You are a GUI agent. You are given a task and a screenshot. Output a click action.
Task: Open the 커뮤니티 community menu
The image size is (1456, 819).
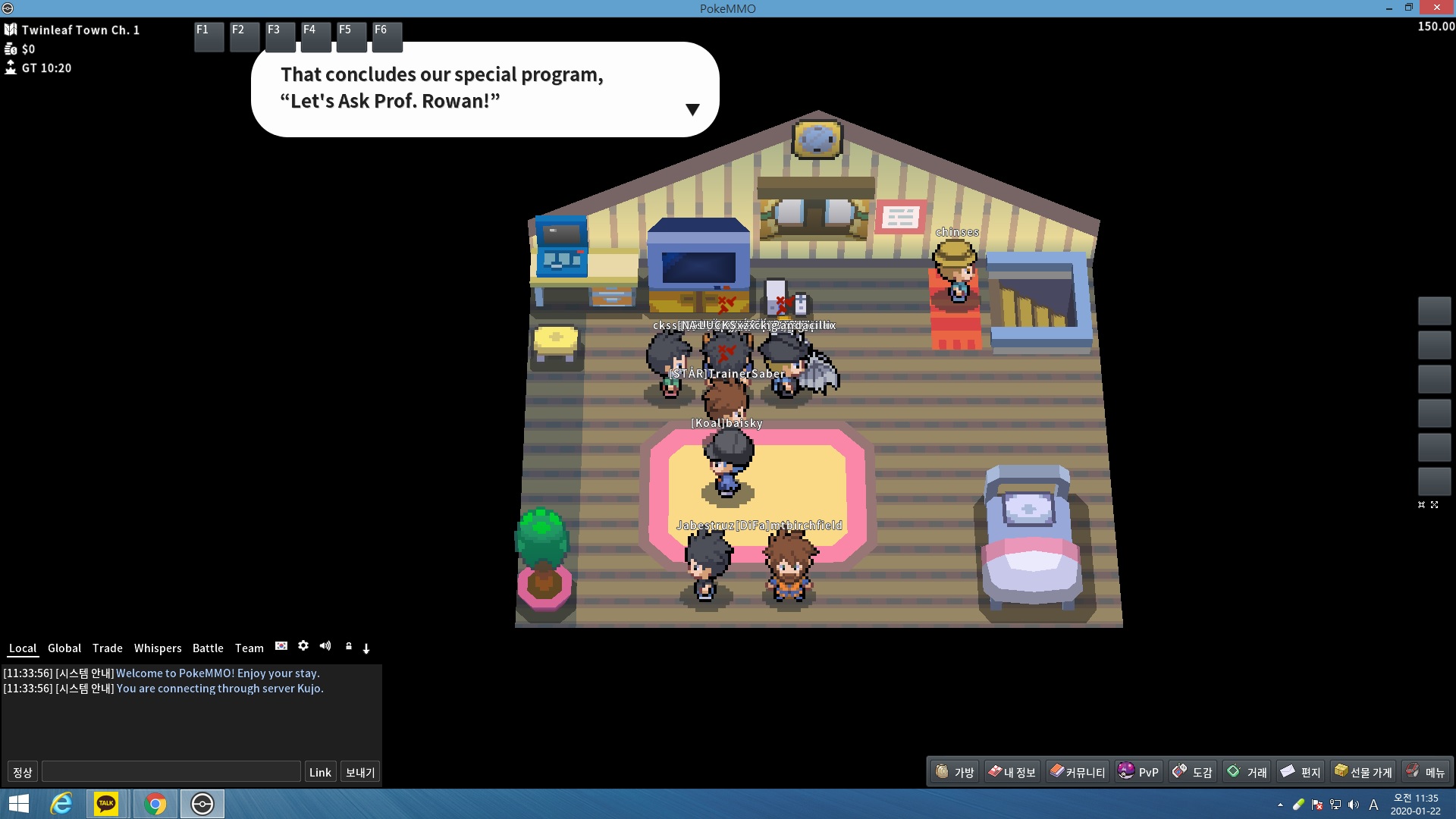(x=1077, y=772)
